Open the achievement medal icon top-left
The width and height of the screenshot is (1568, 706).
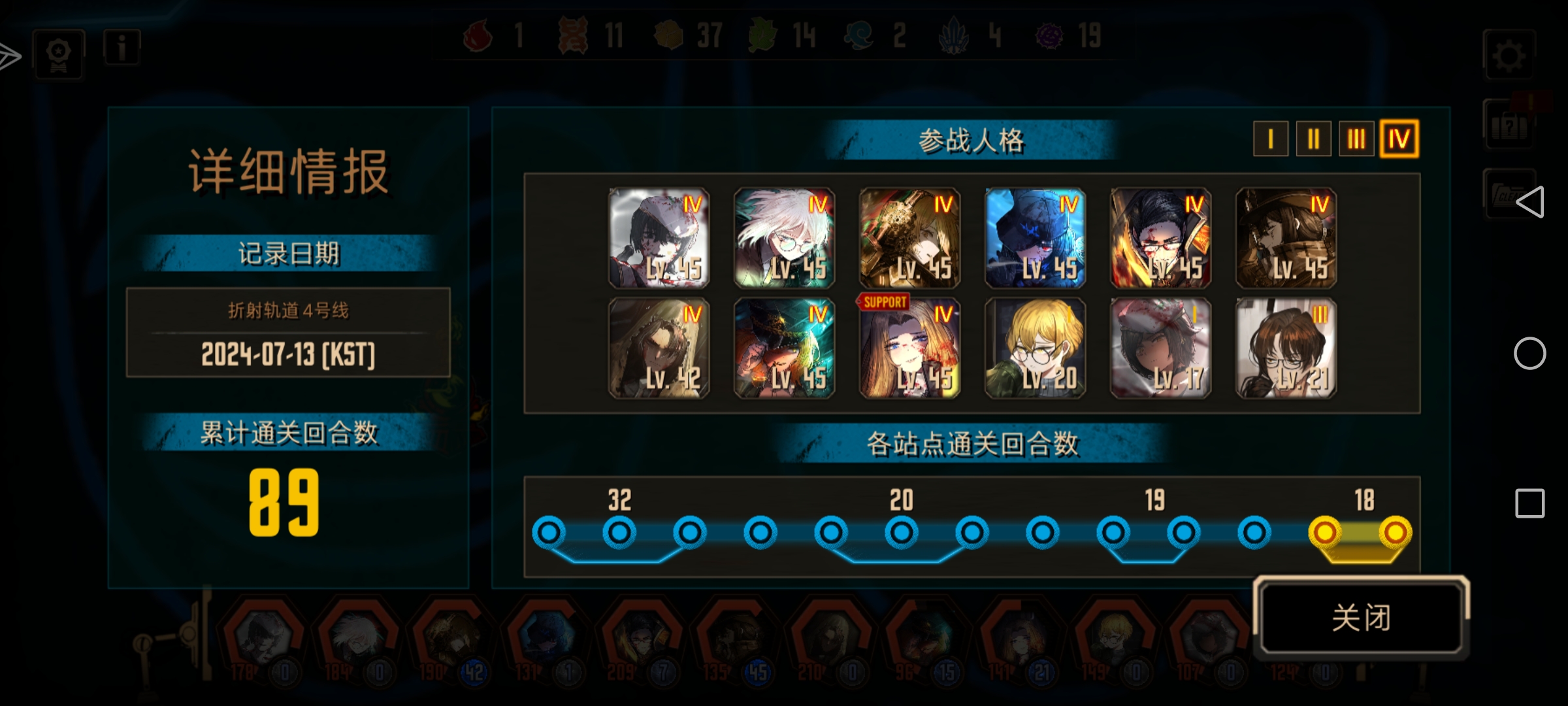[x=57, y=54]
